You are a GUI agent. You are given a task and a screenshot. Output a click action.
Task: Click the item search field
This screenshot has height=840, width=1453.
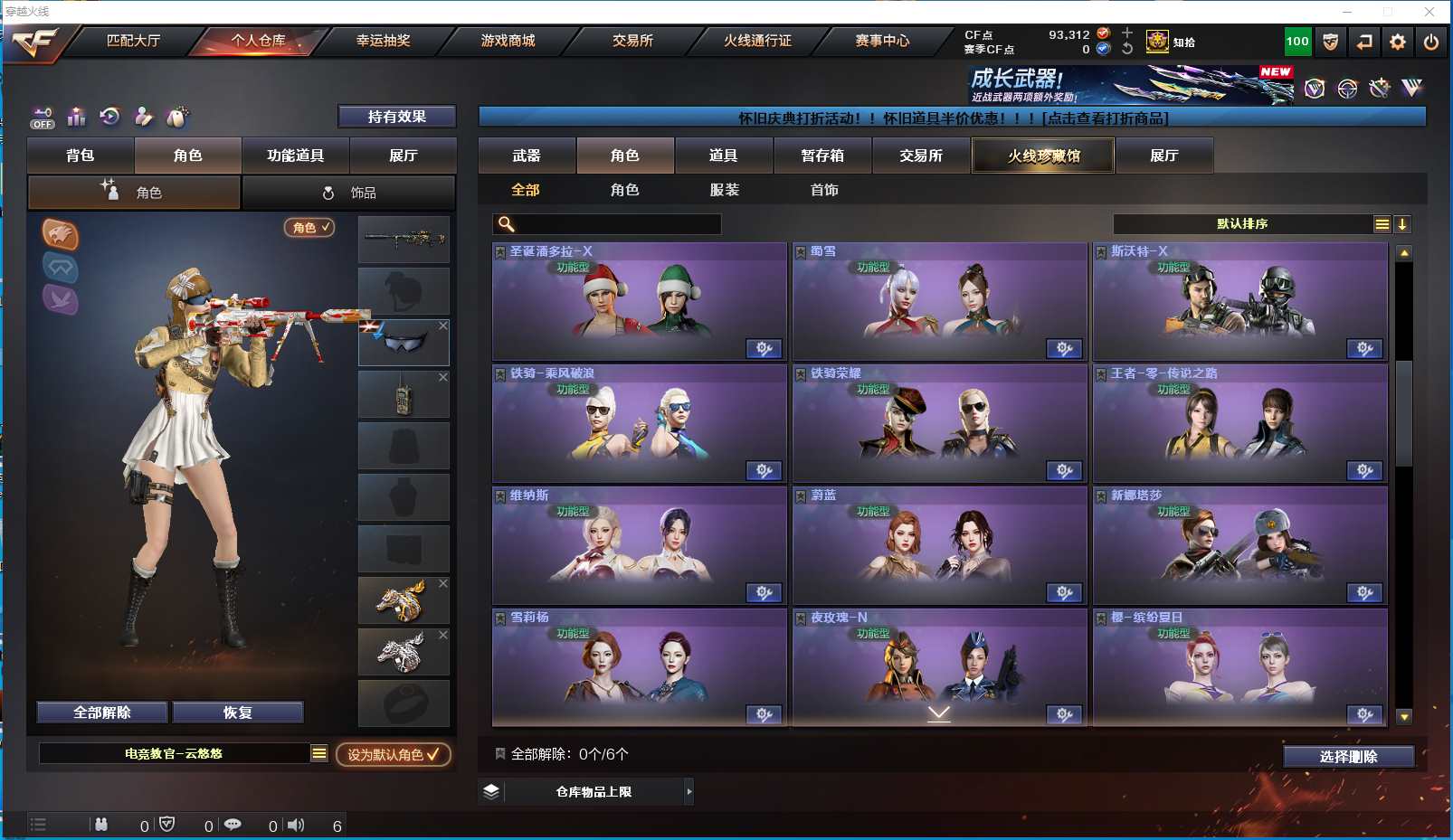(x=615, y=224)
